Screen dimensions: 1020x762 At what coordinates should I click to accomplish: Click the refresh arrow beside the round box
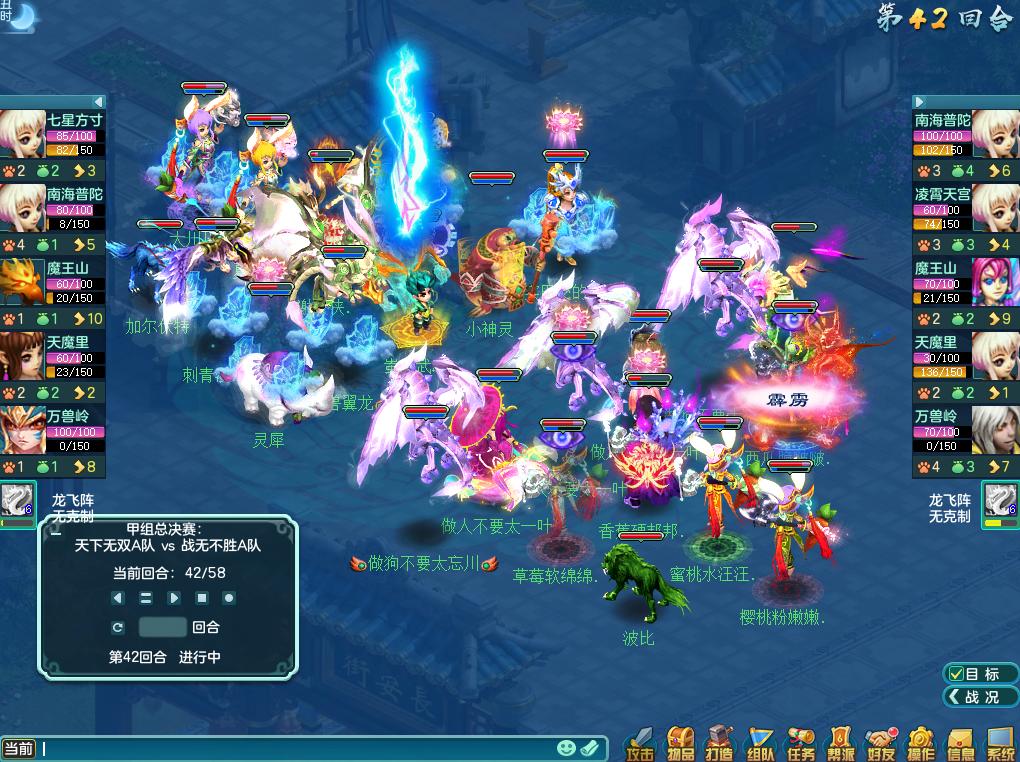click(x=118, y=627)
